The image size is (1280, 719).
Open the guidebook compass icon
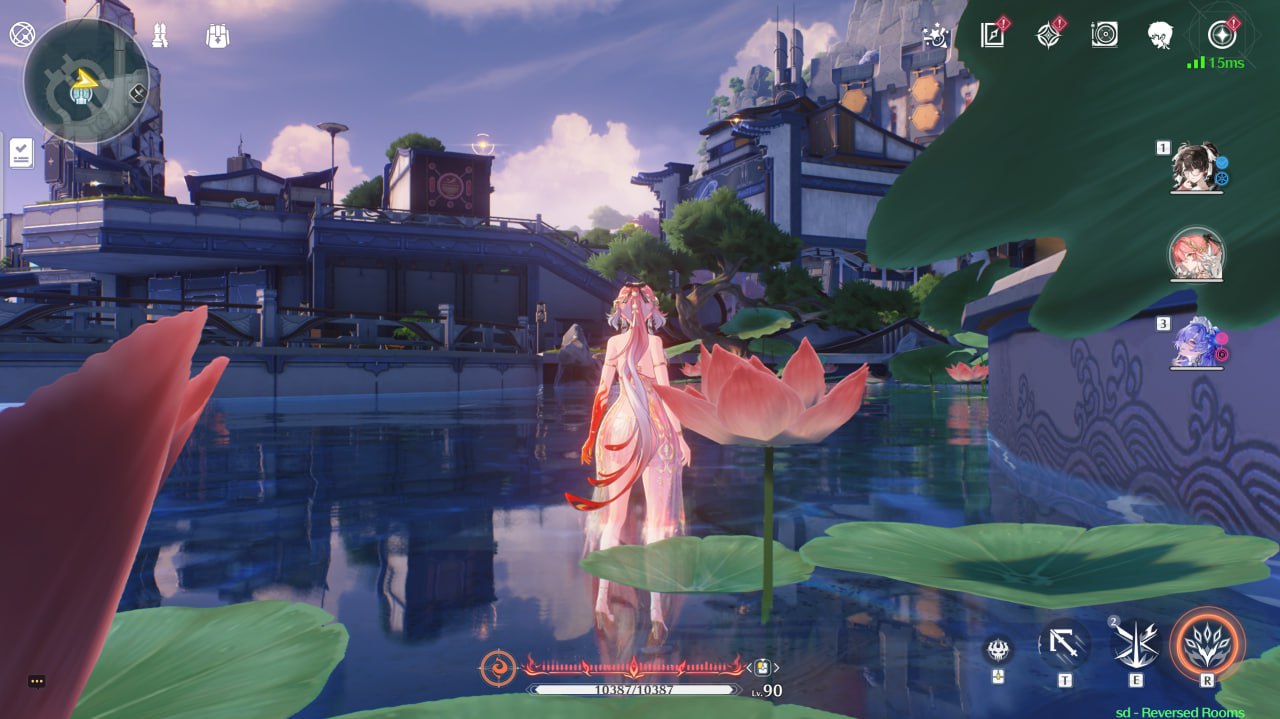pos(993,35)
